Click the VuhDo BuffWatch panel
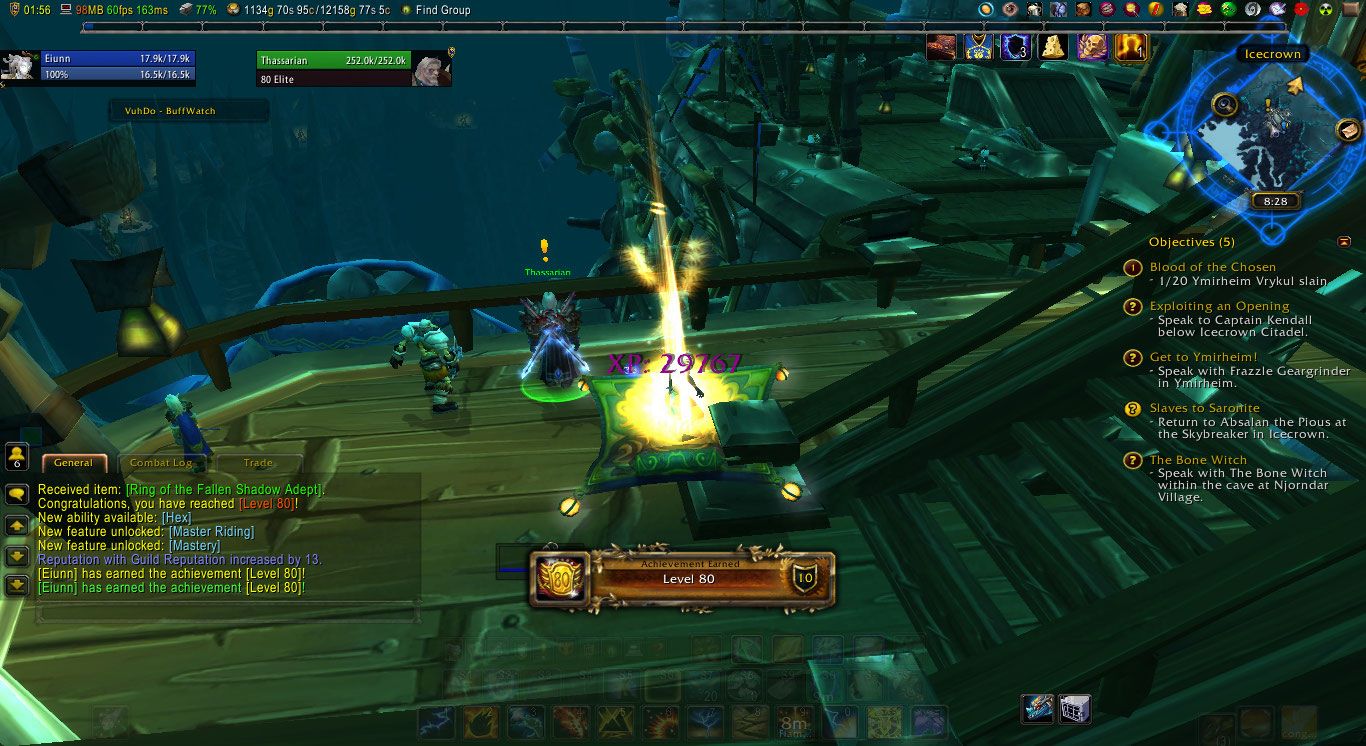 (189, 111)
